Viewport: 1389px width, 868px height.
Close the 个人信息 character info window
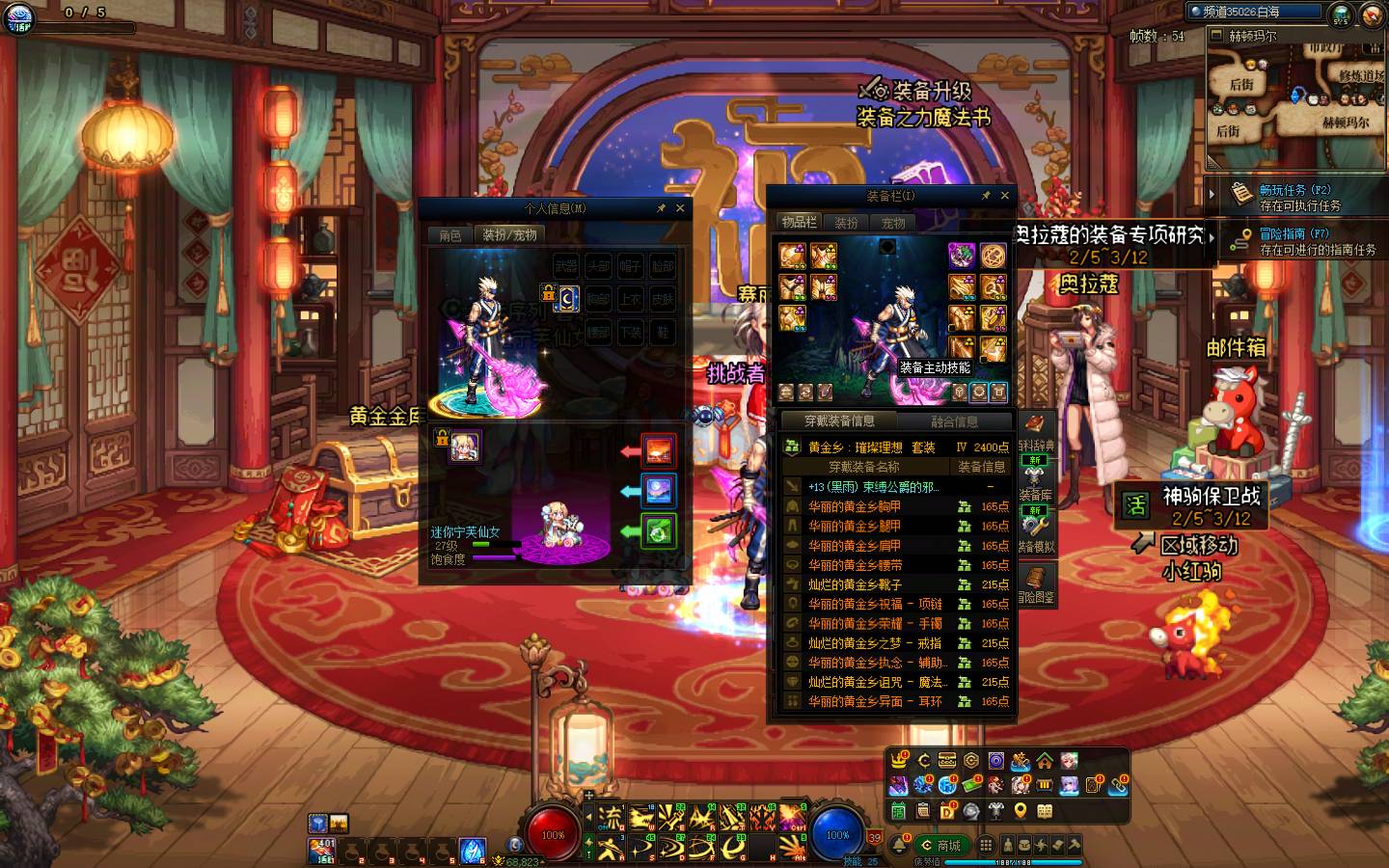pyautogui.click(x=680, y=208)
